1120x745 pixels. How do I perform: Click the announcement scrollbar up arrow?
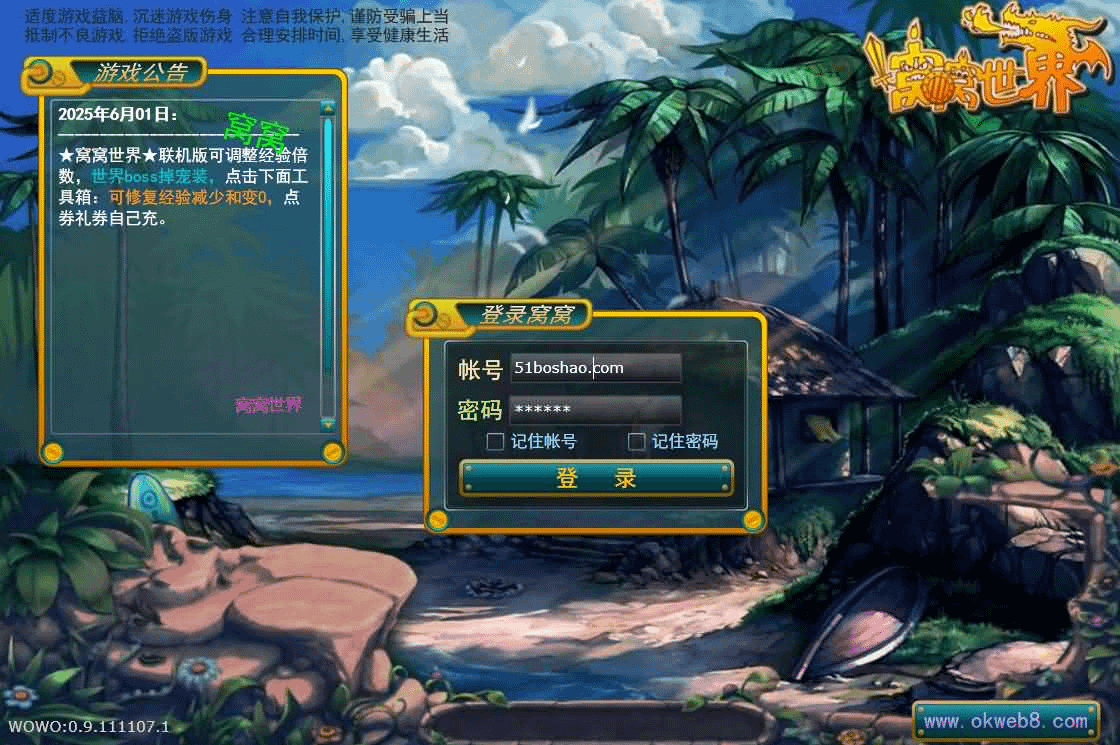coord(327,108)
